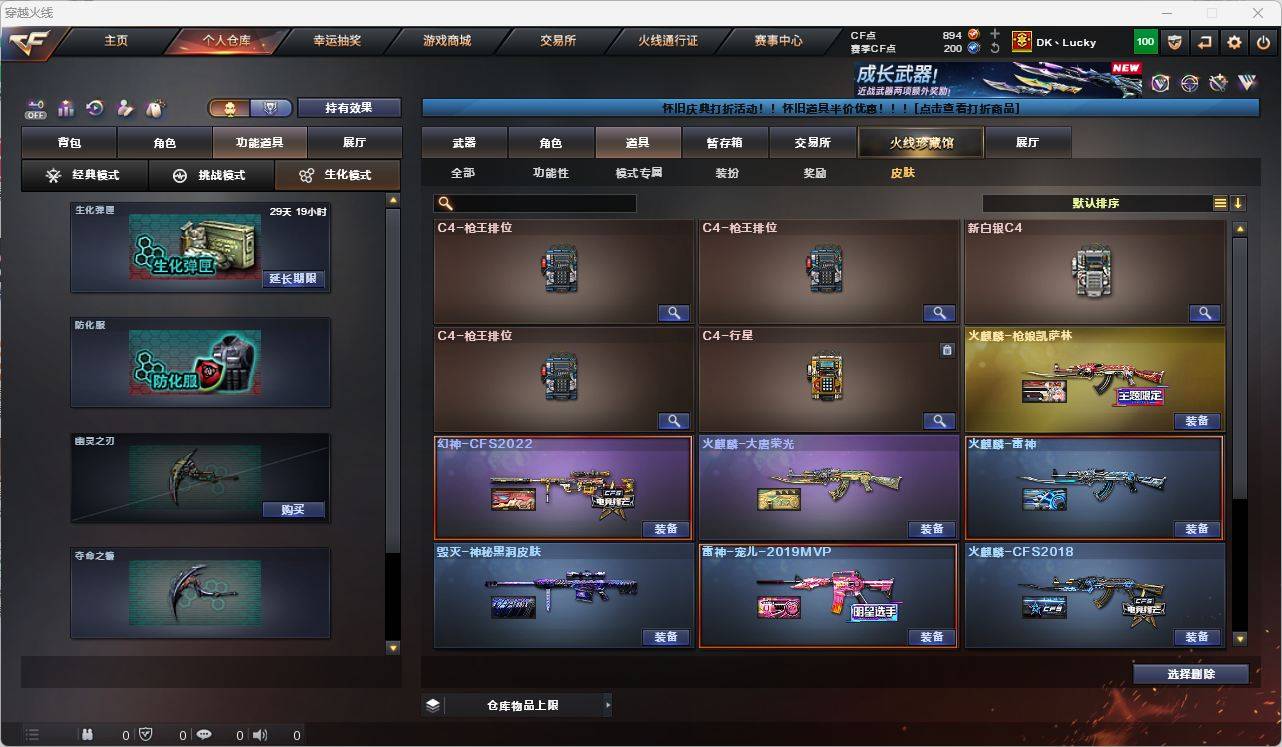Toggle the OFF switch above the sidebar
The width and height of the screenshot is (1282, 747).
click(37, 110)
